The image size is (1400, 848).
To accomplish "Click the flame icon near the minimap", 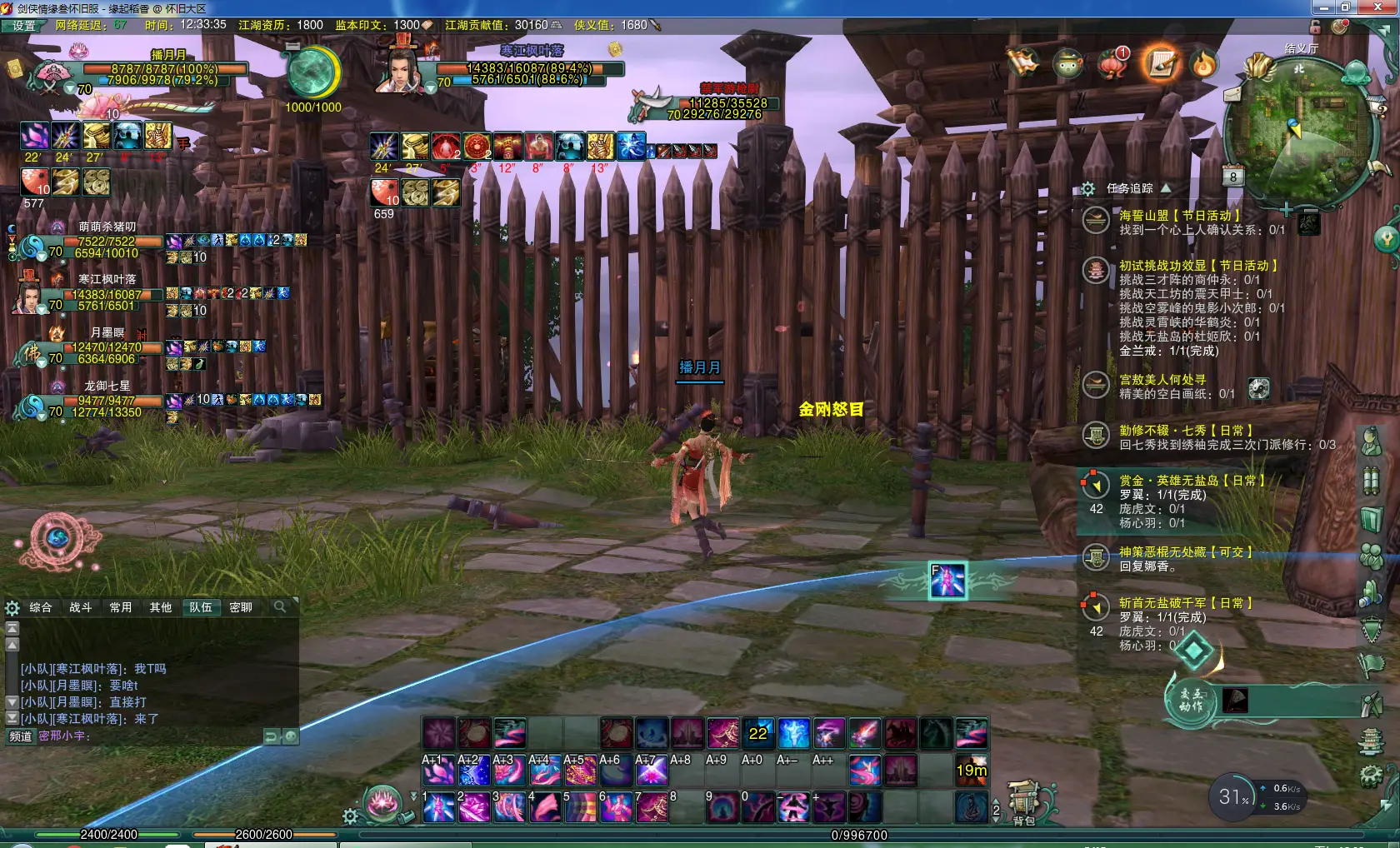I will point(1204,63).
